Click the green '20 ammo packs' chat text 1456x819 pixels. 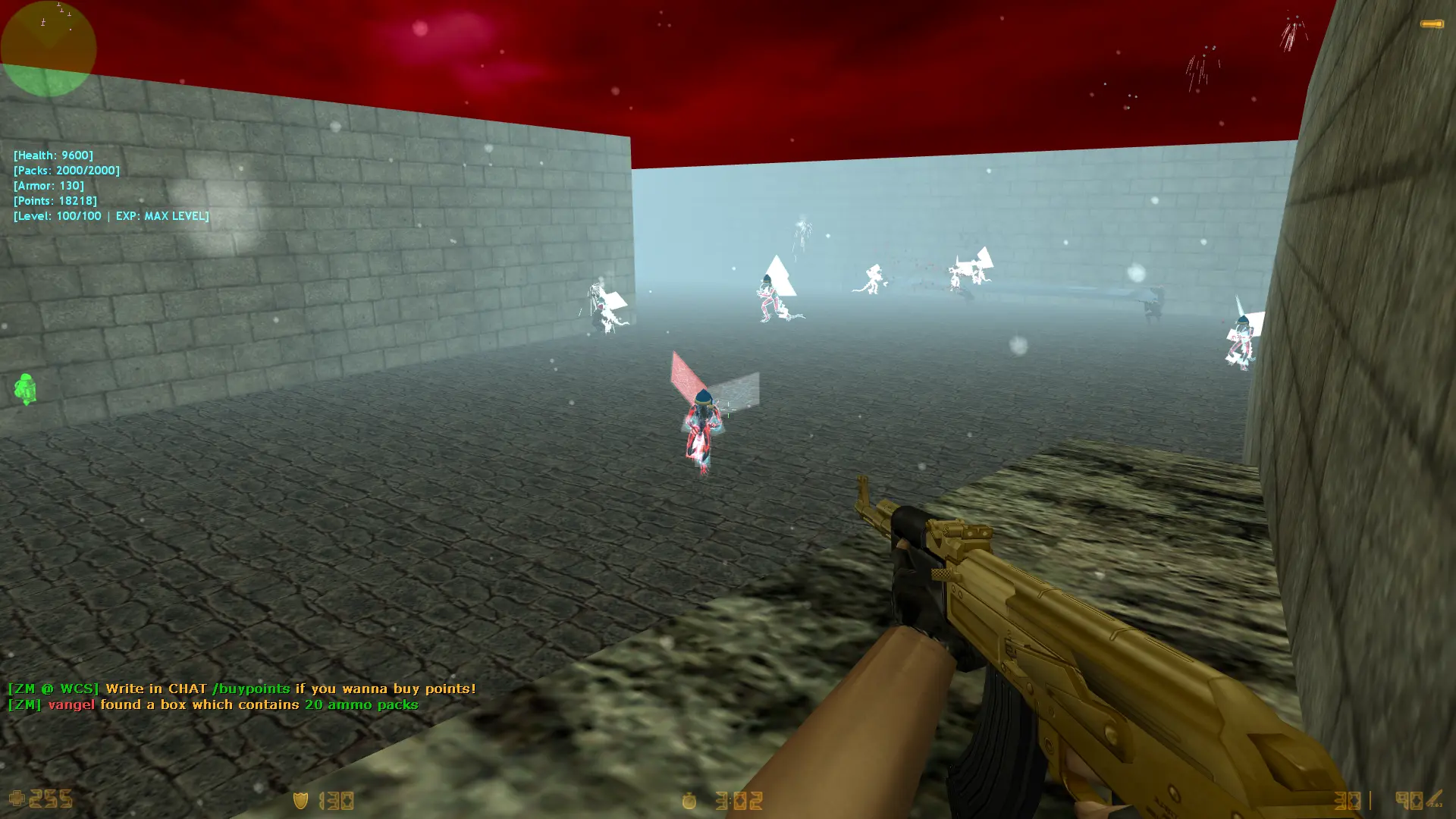[x=360, y=704]
